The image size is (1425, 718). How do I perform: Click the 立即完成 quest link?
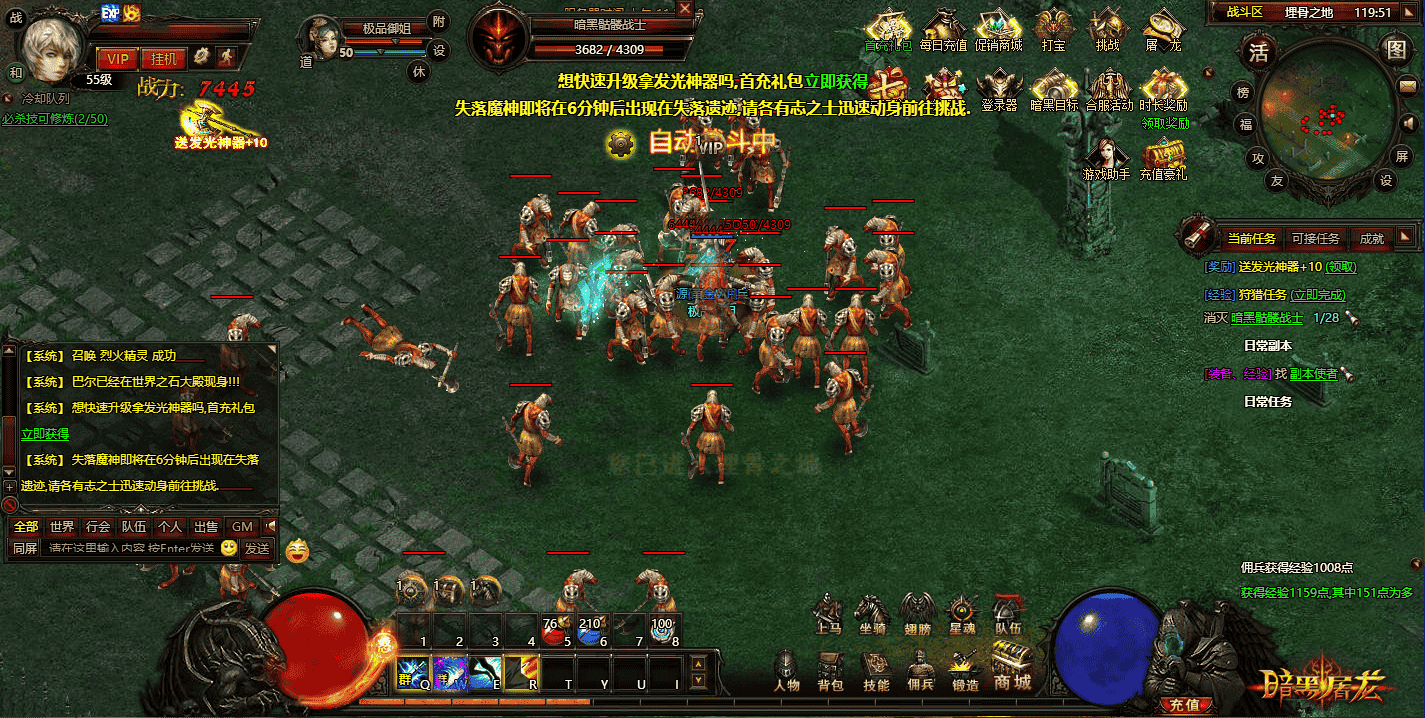coord(1318,295)
